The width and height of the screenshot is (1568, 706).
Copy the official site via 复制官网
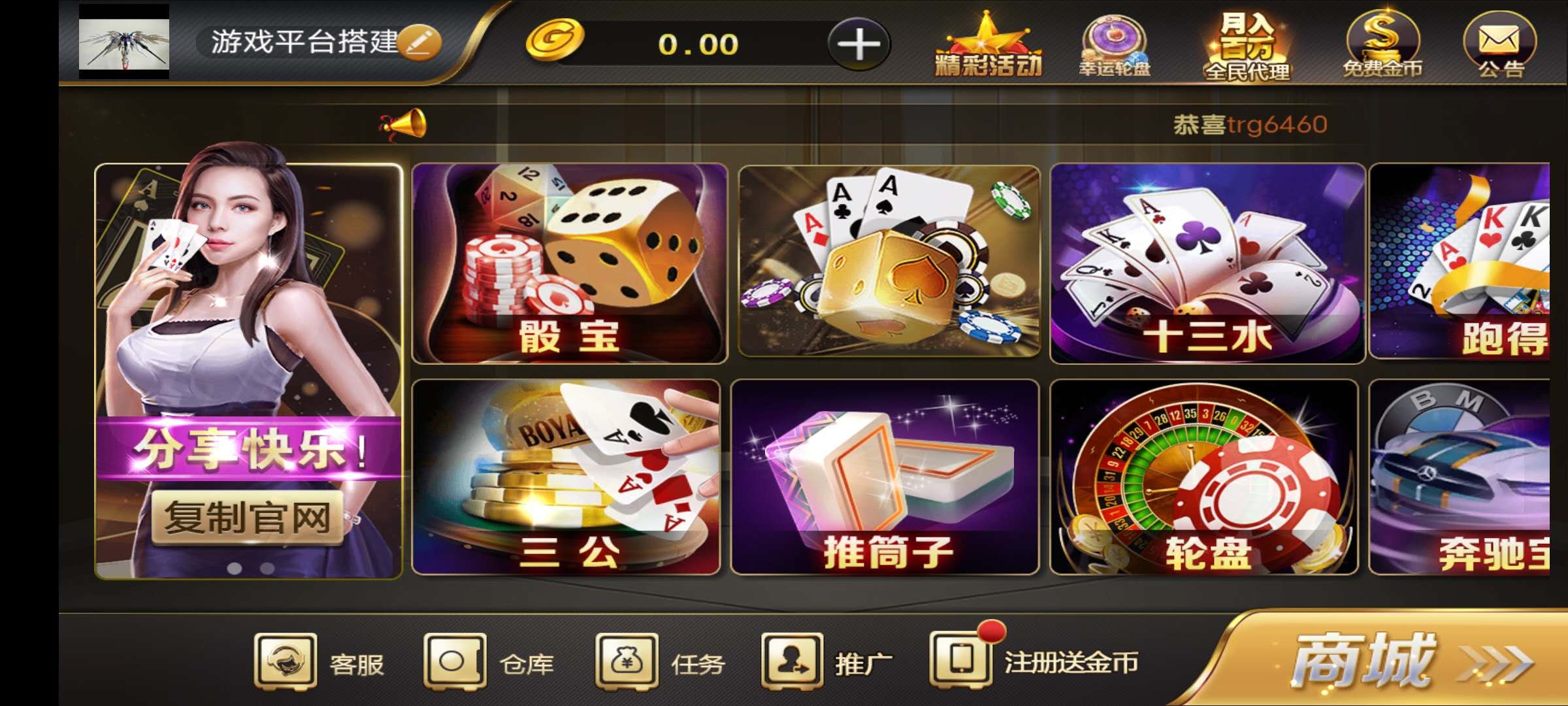tap(248, 518)
